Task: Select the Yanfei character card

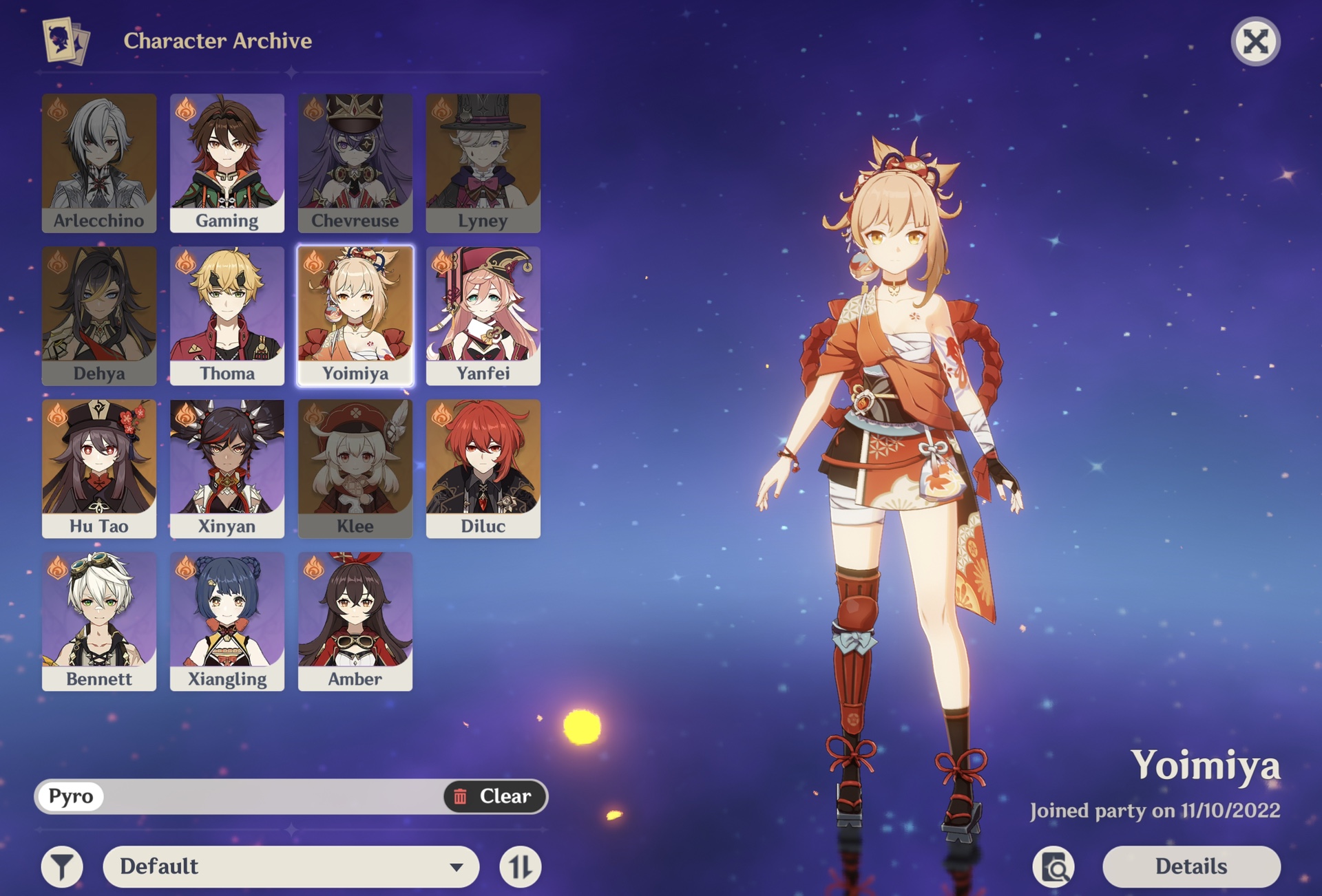Action: (x=483, y=316)
